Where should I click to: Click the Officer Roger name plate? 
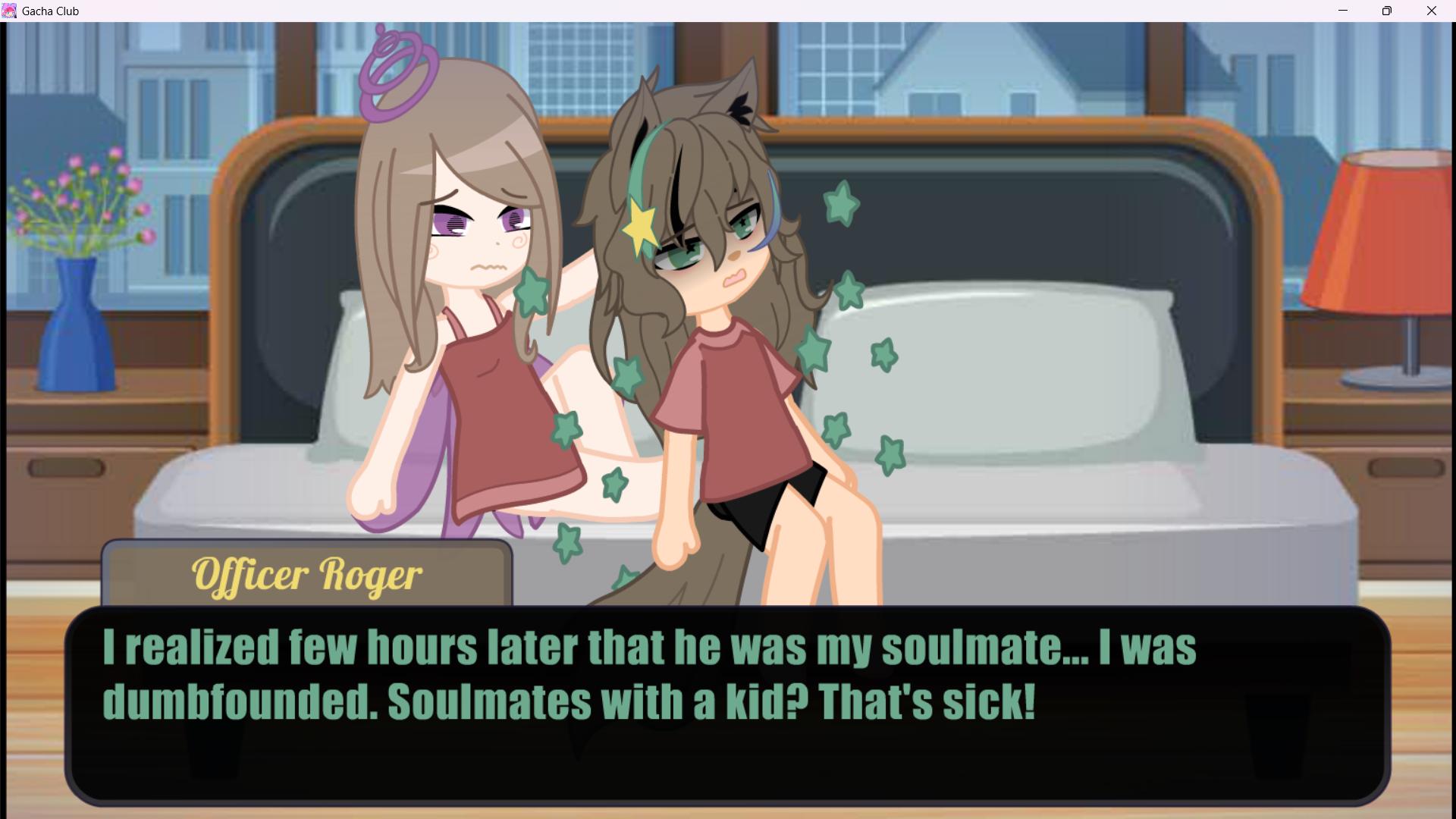tap(307, 575)
